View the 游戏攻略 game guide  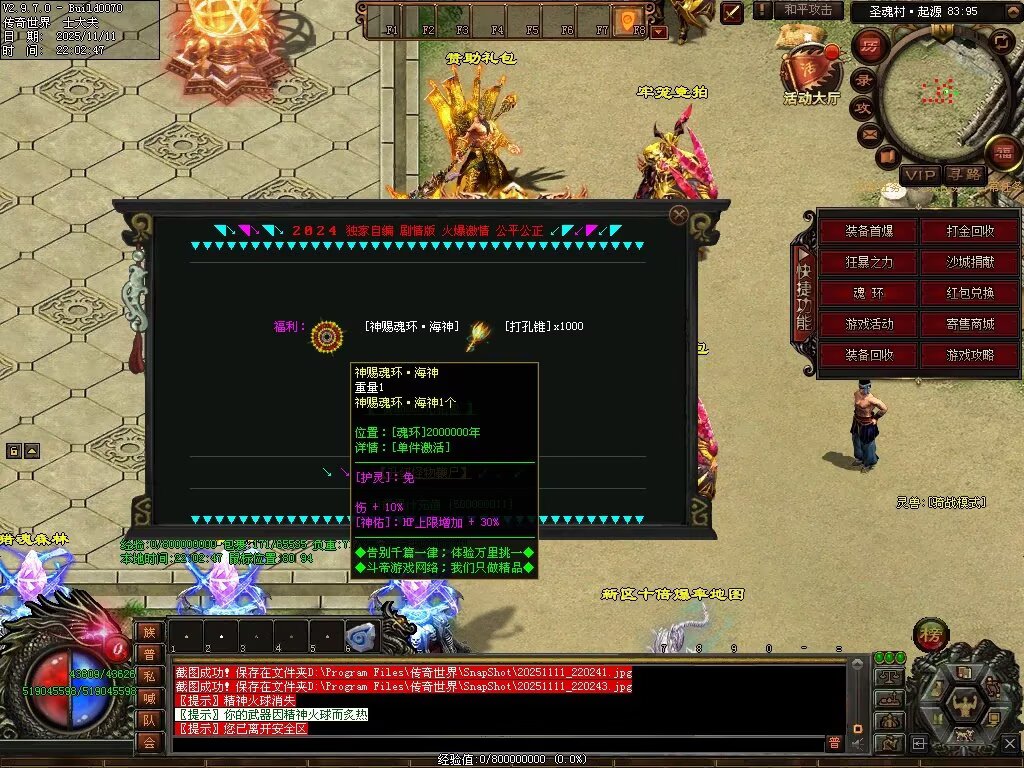[x=970, y=355]
